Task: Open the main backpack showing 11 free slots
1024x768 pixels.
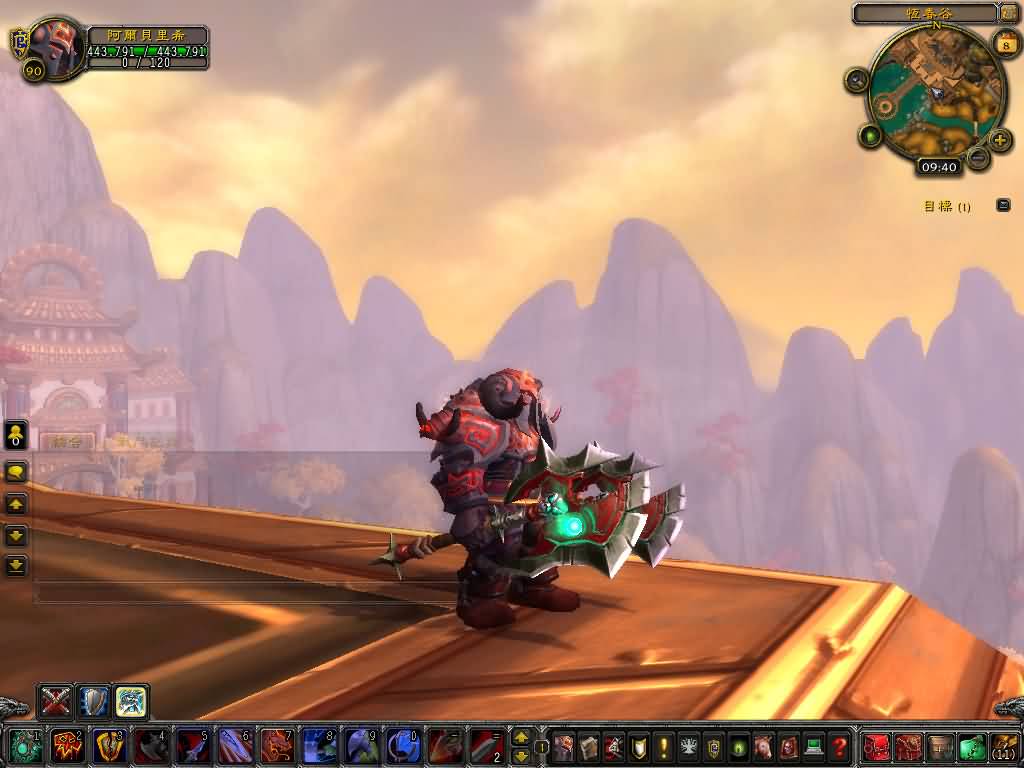Action: 1005,746
